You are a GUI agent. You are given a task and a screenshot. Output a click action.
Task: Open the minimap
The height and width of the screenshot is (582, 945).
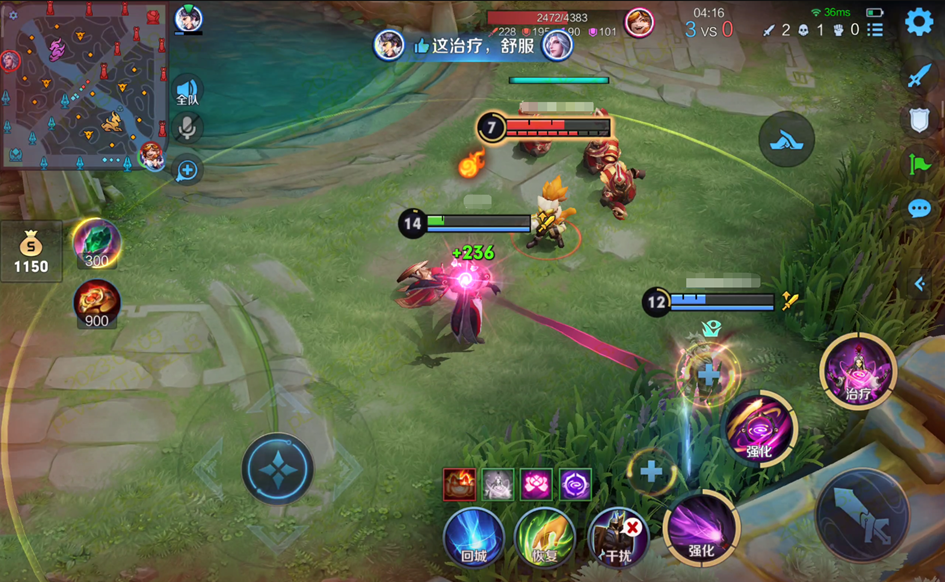[x=83, y=85]
